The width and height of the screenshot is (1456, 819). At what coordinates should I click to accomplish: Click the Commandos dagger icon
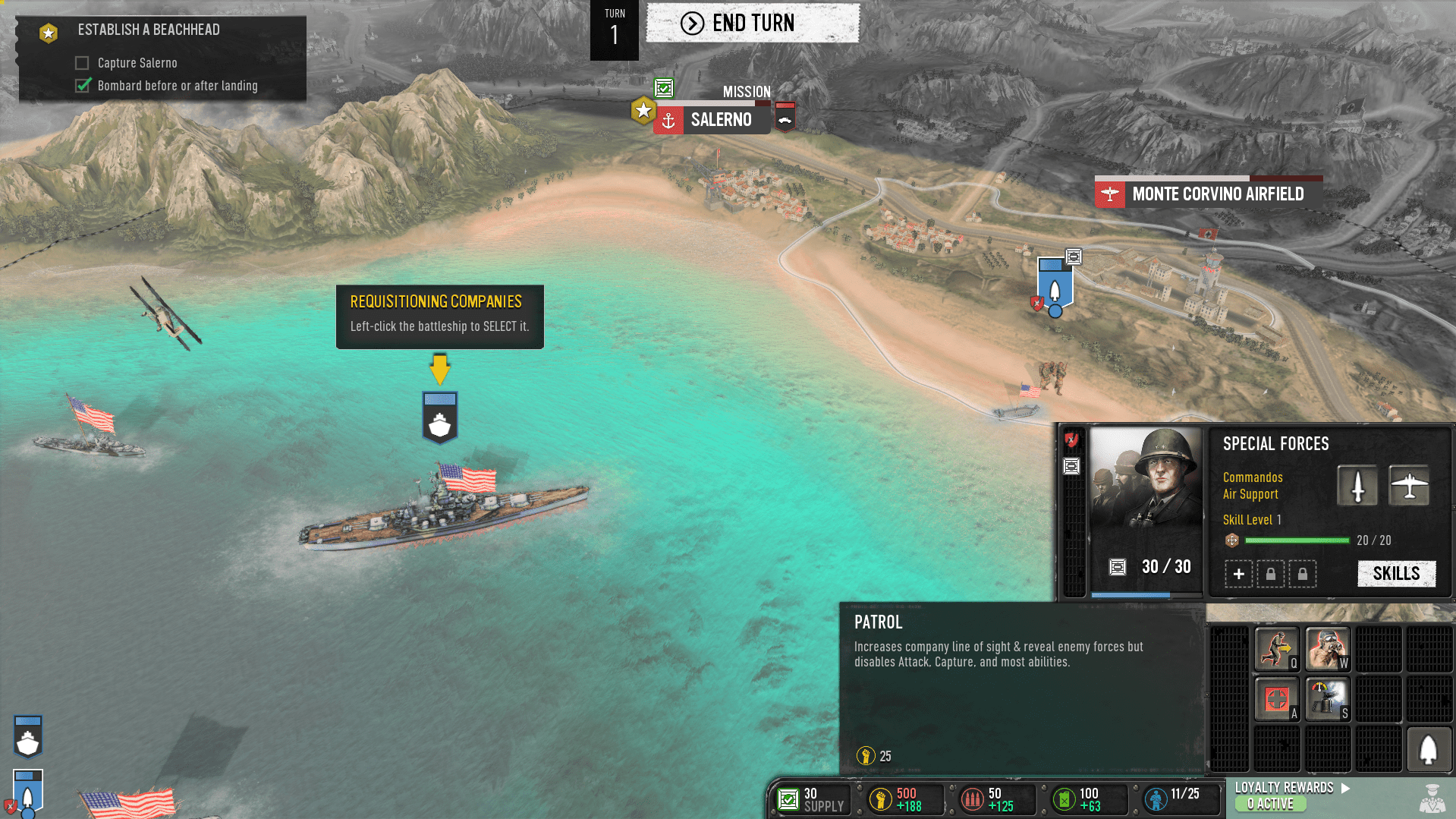point(1357,486)
